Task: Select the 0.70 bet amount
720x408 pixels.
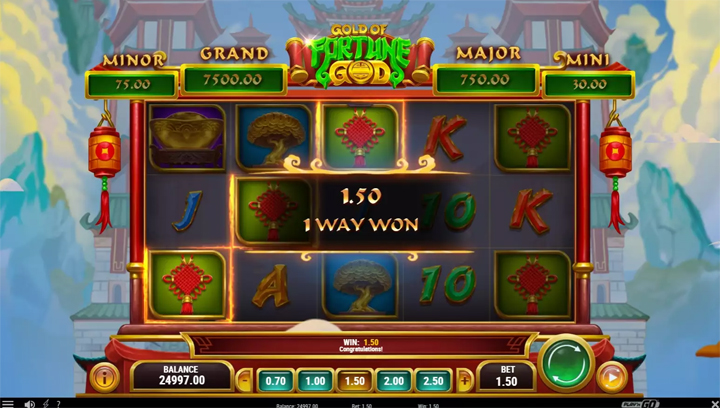Action: pos(277,381)
